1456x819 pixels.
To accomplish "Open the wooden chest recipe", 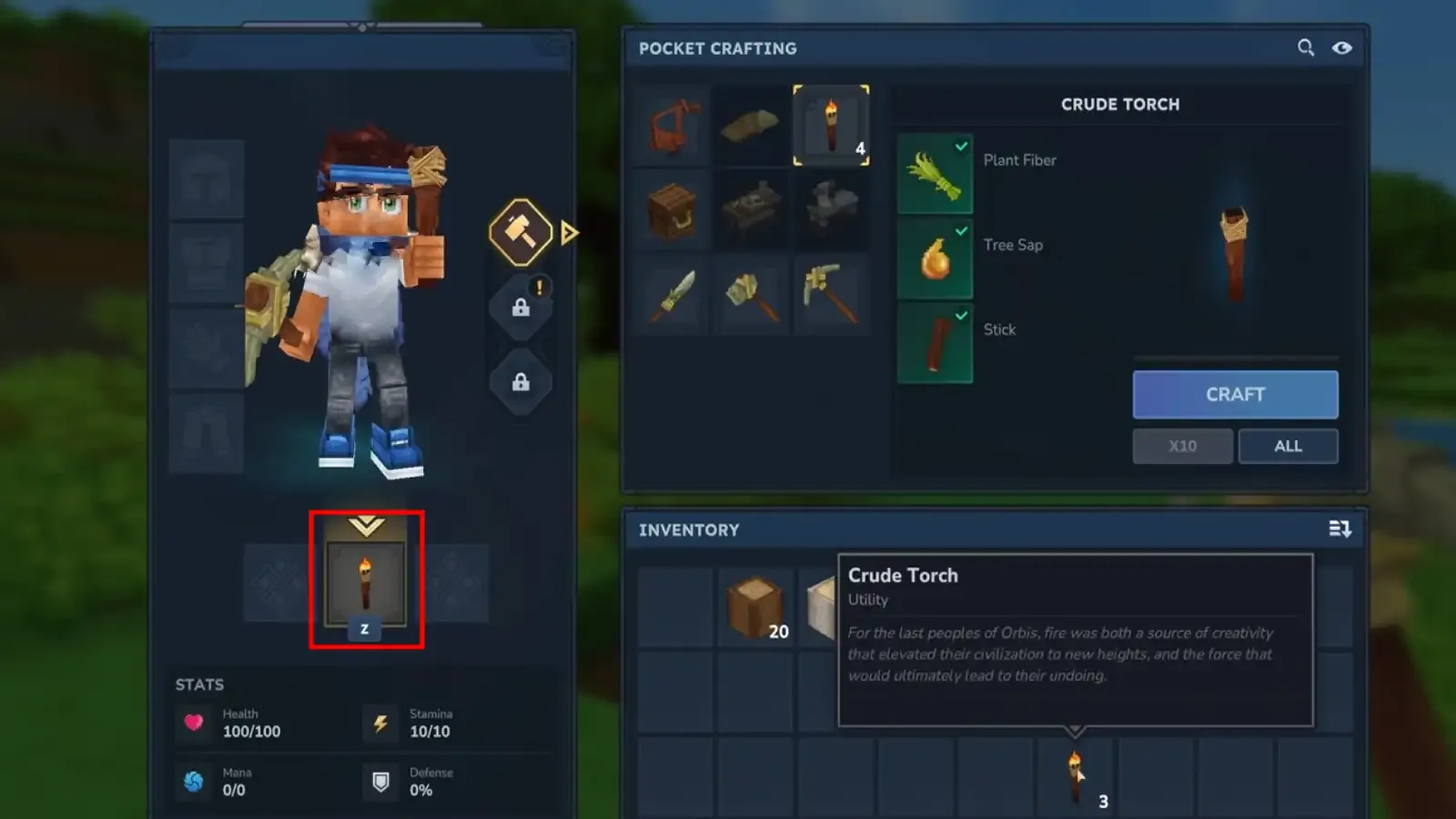I will point(671,211).
